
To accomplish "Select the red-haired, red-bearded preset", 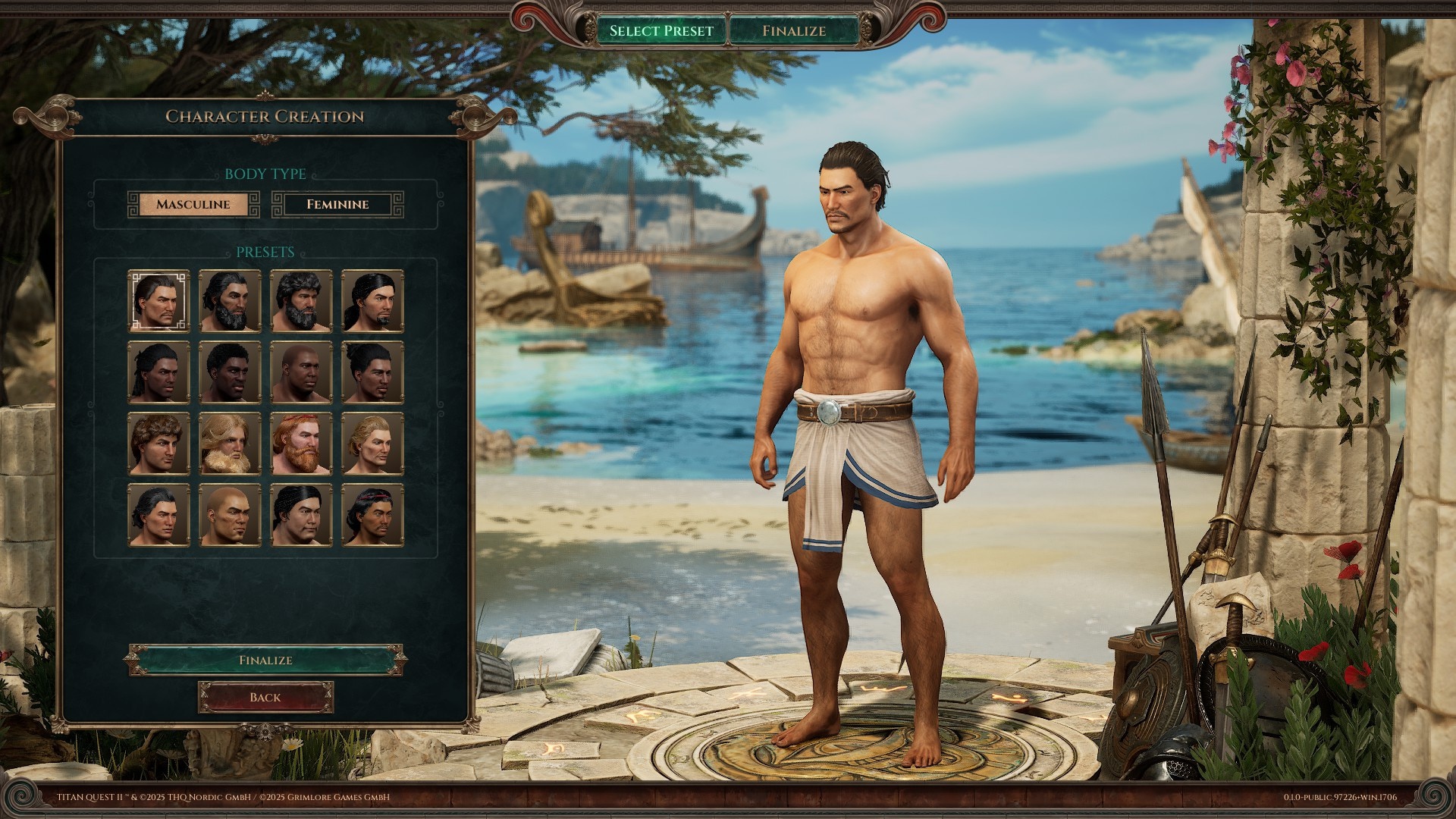I will point(301,444).
